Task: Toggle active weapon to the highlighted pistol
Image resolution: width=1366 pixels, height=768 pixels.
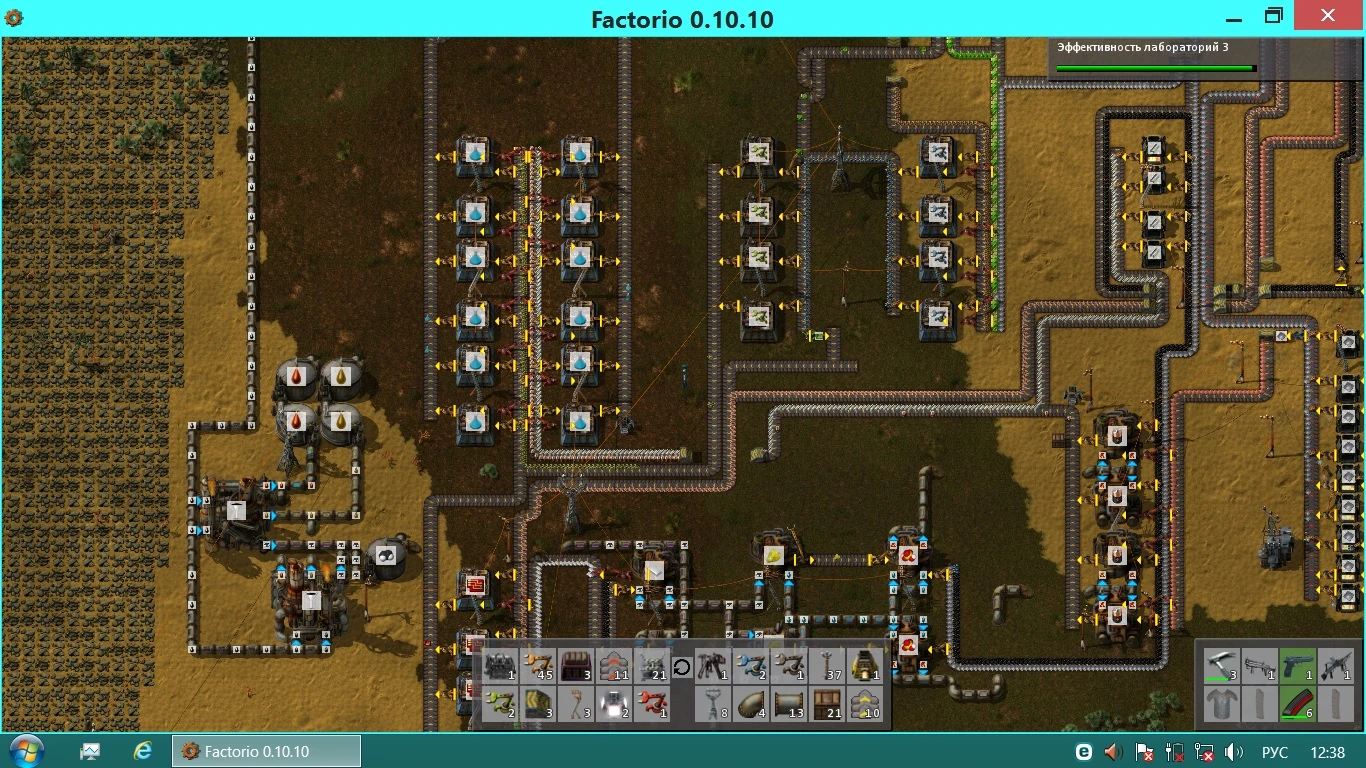Action: [x=1298, y=666]
